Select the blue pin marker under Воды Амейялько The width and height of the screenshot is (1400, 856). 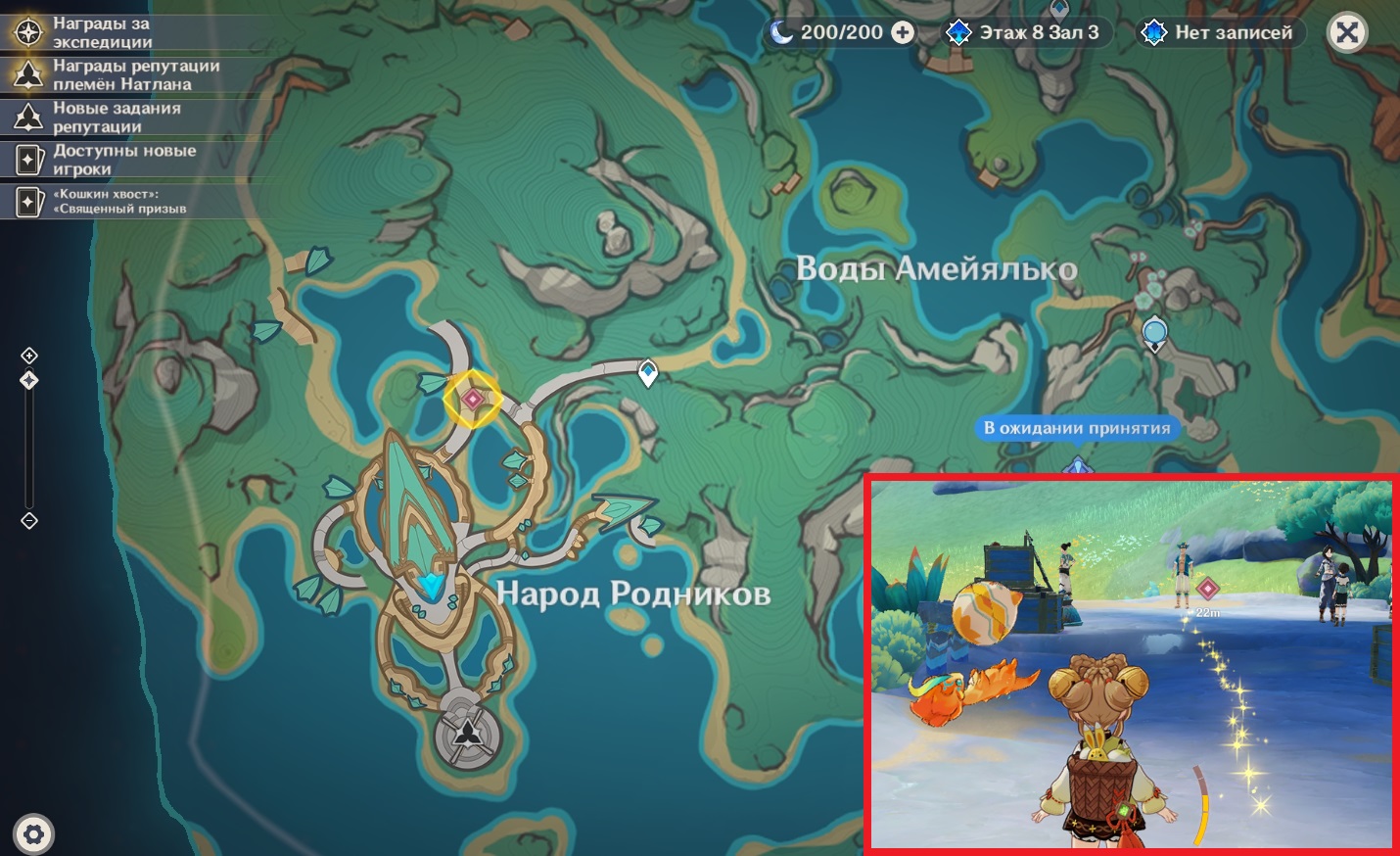click(x=1155, y=333)
